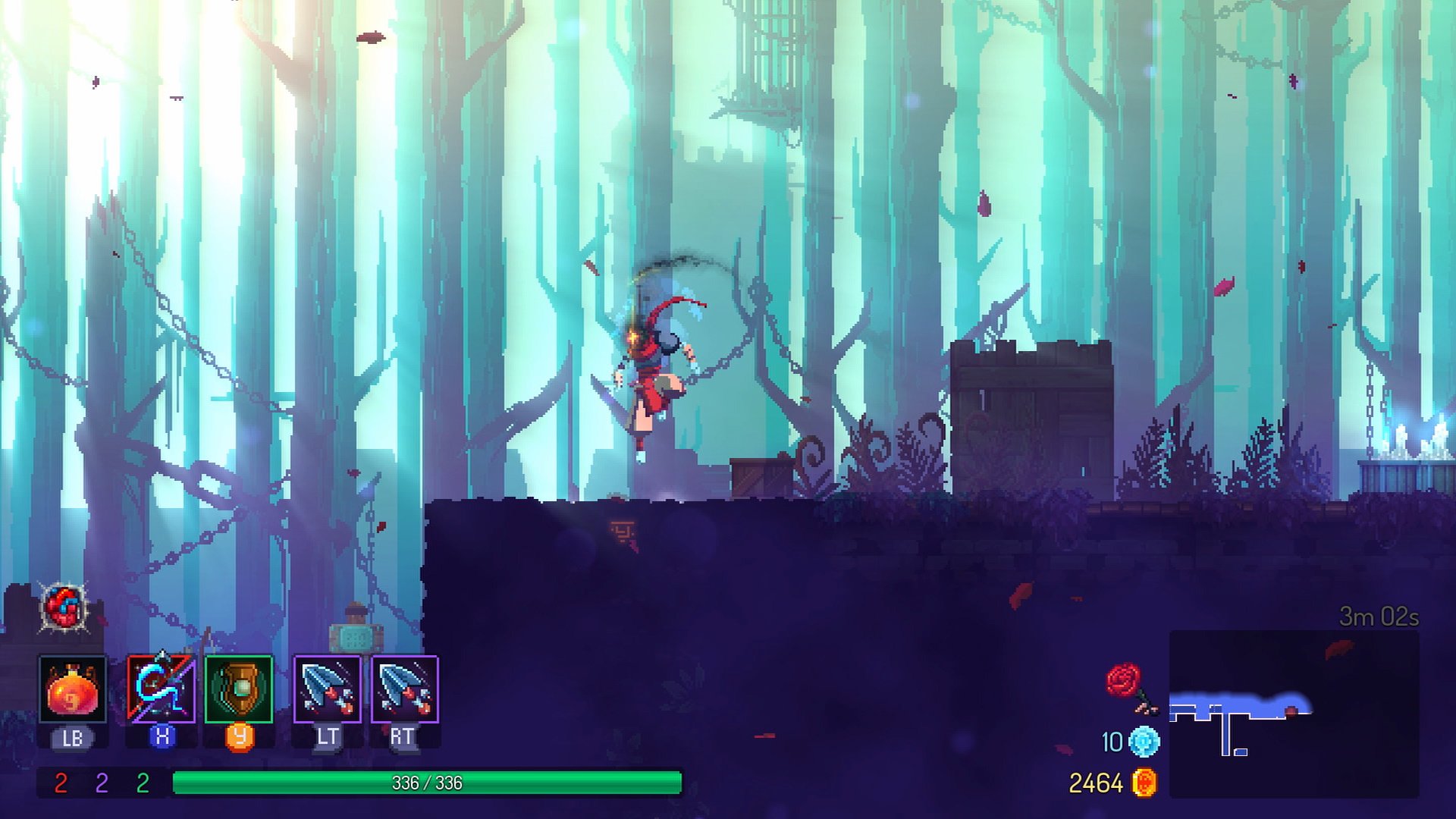Activate the throwing knives skill above RT

coord(405,689)
